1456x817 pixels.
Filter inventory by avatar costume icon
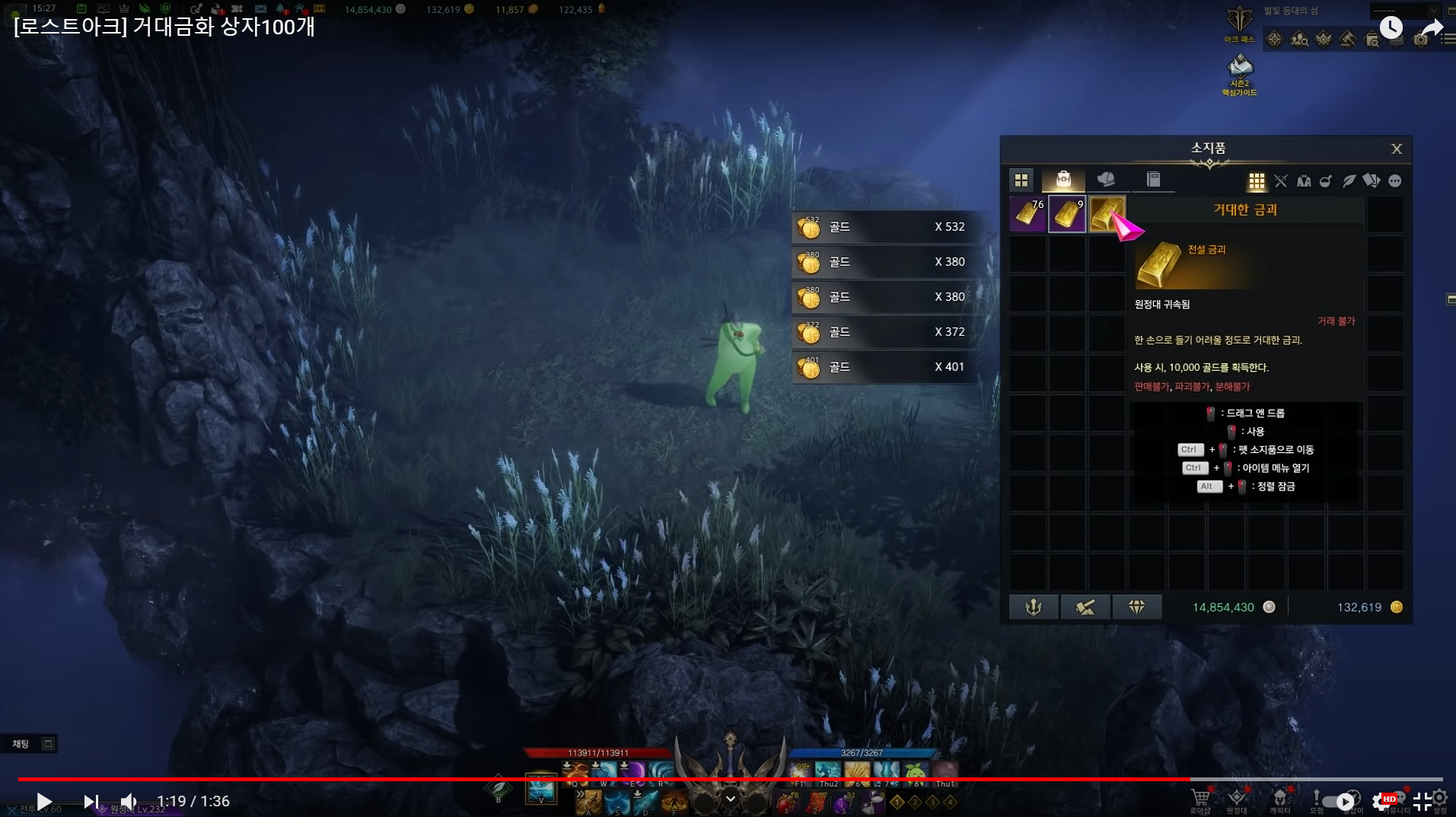click(x=1304, y=181)
